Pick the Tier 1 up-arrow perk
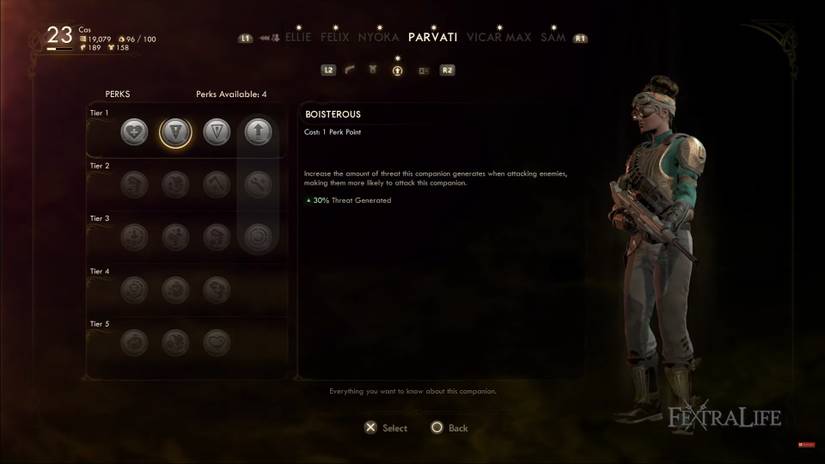825x464 pixels. (x=258, y=132)
